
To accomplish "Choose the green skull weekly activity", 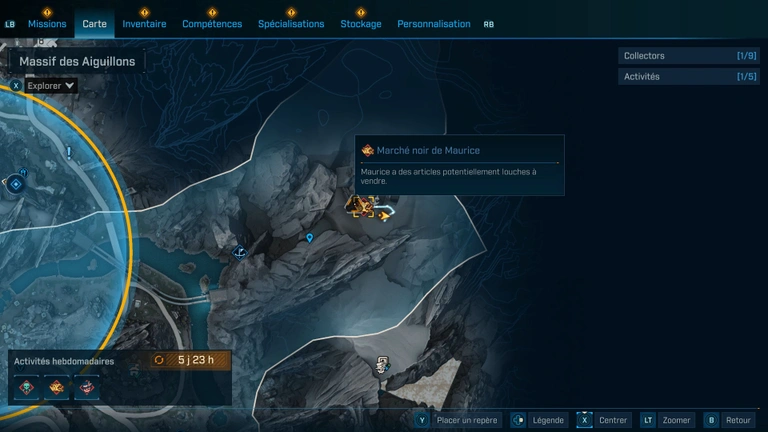I will 26,387.
